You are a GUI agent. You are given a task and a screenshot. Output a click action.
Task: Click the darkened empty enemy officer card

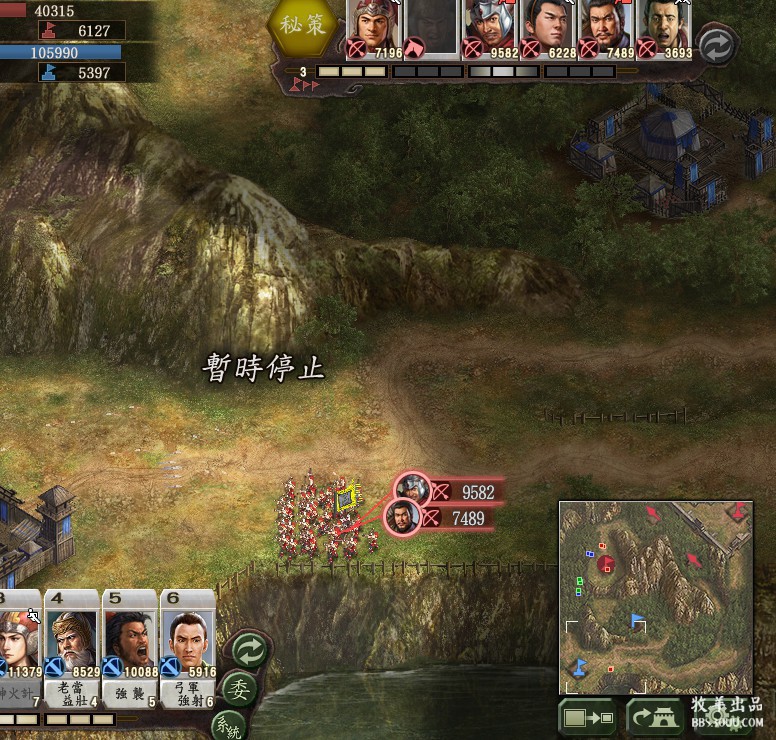(x=432, y=28)
